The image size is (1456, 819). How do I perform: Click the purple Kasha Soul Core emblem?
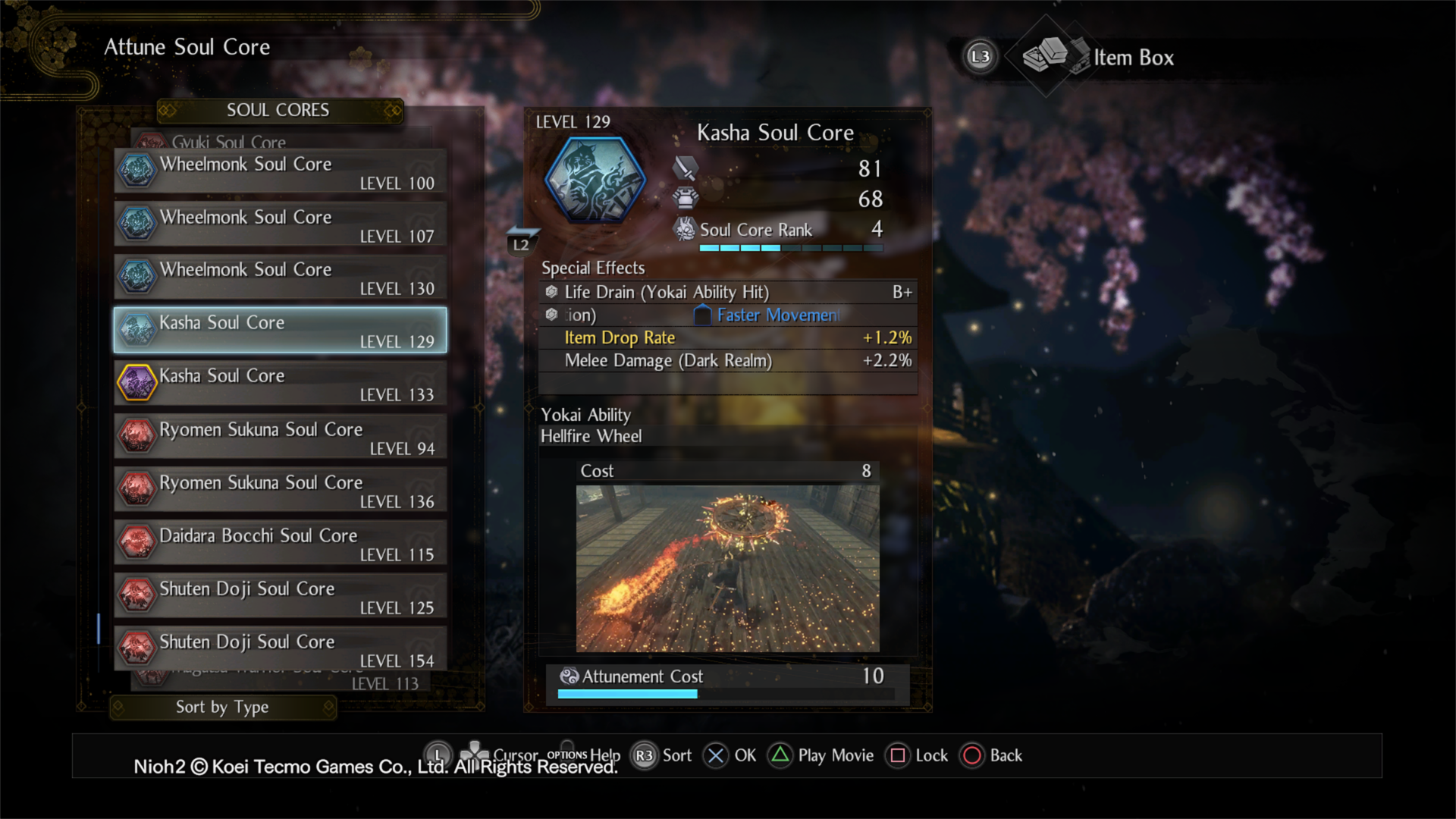[136, 383]
